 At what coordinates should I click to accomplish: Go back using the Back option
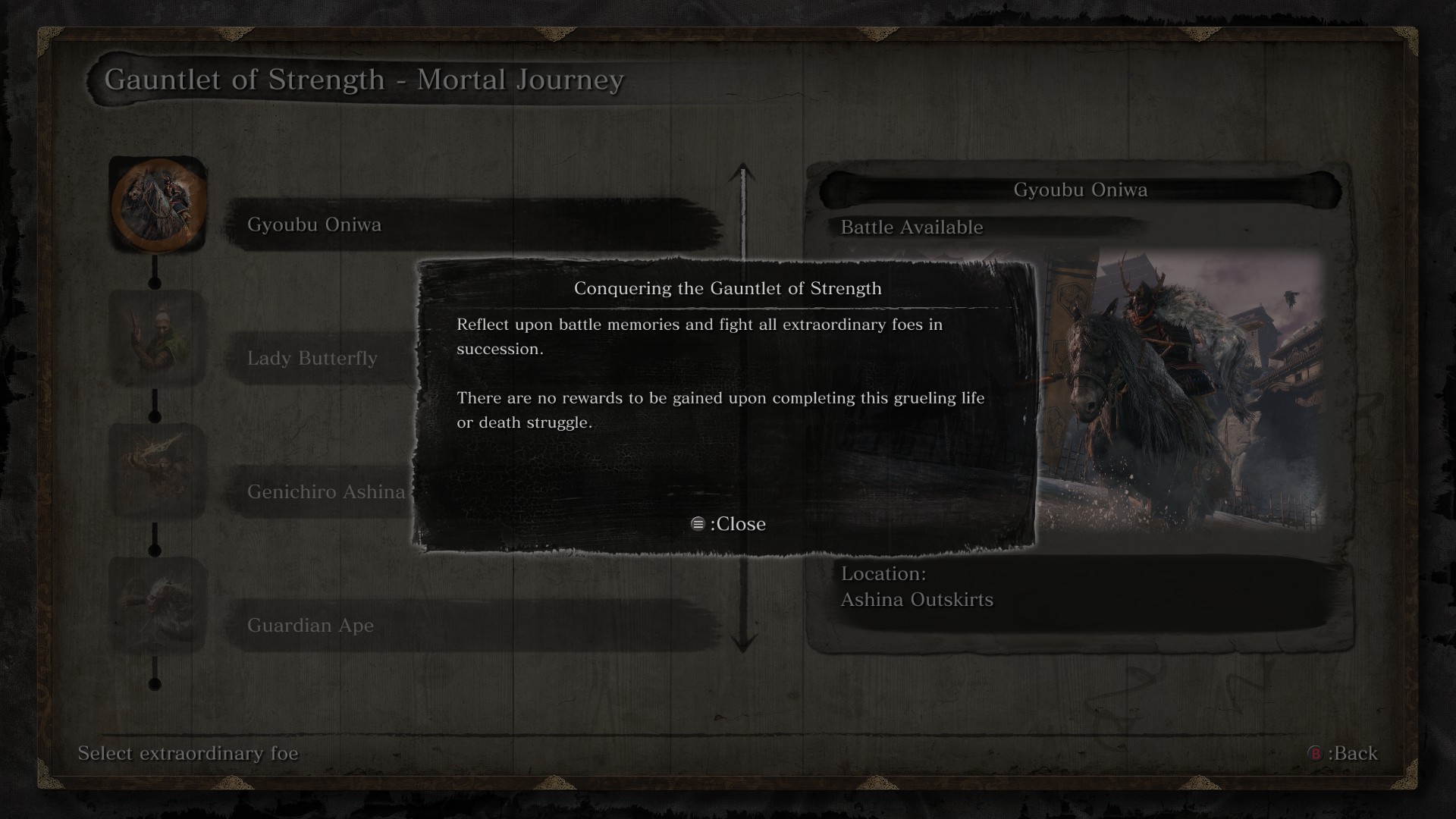point(1342,753)
